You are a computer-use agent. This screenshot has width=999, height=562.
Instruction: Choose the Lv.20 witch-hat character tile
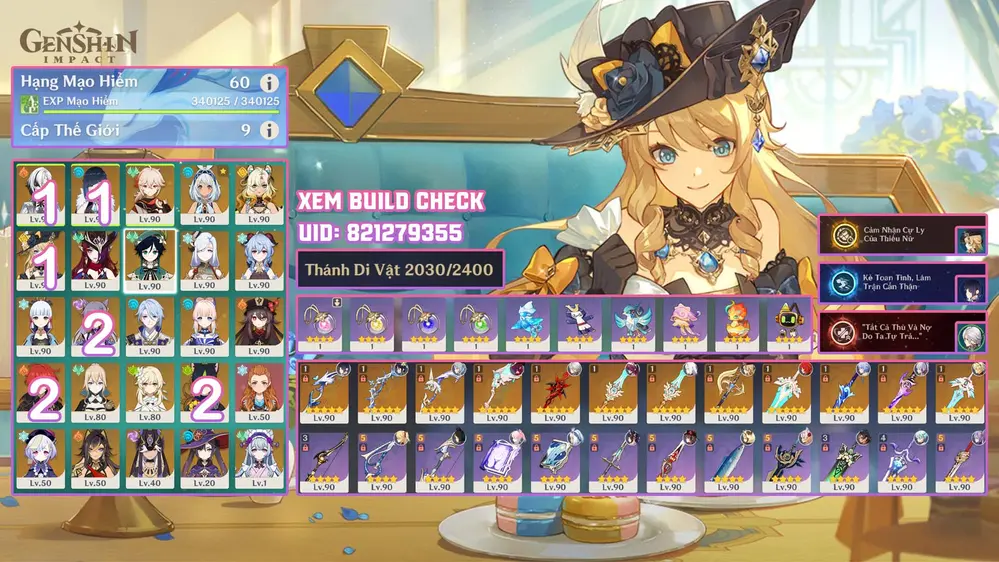click(x=203, y=458)
